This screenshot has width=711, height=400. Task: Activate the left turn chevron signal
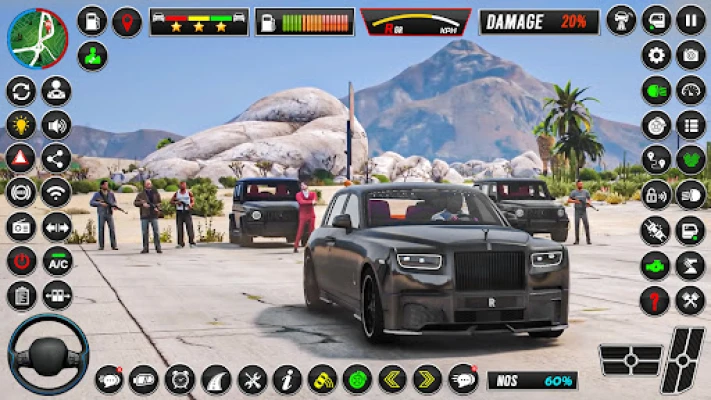point(392,379)
